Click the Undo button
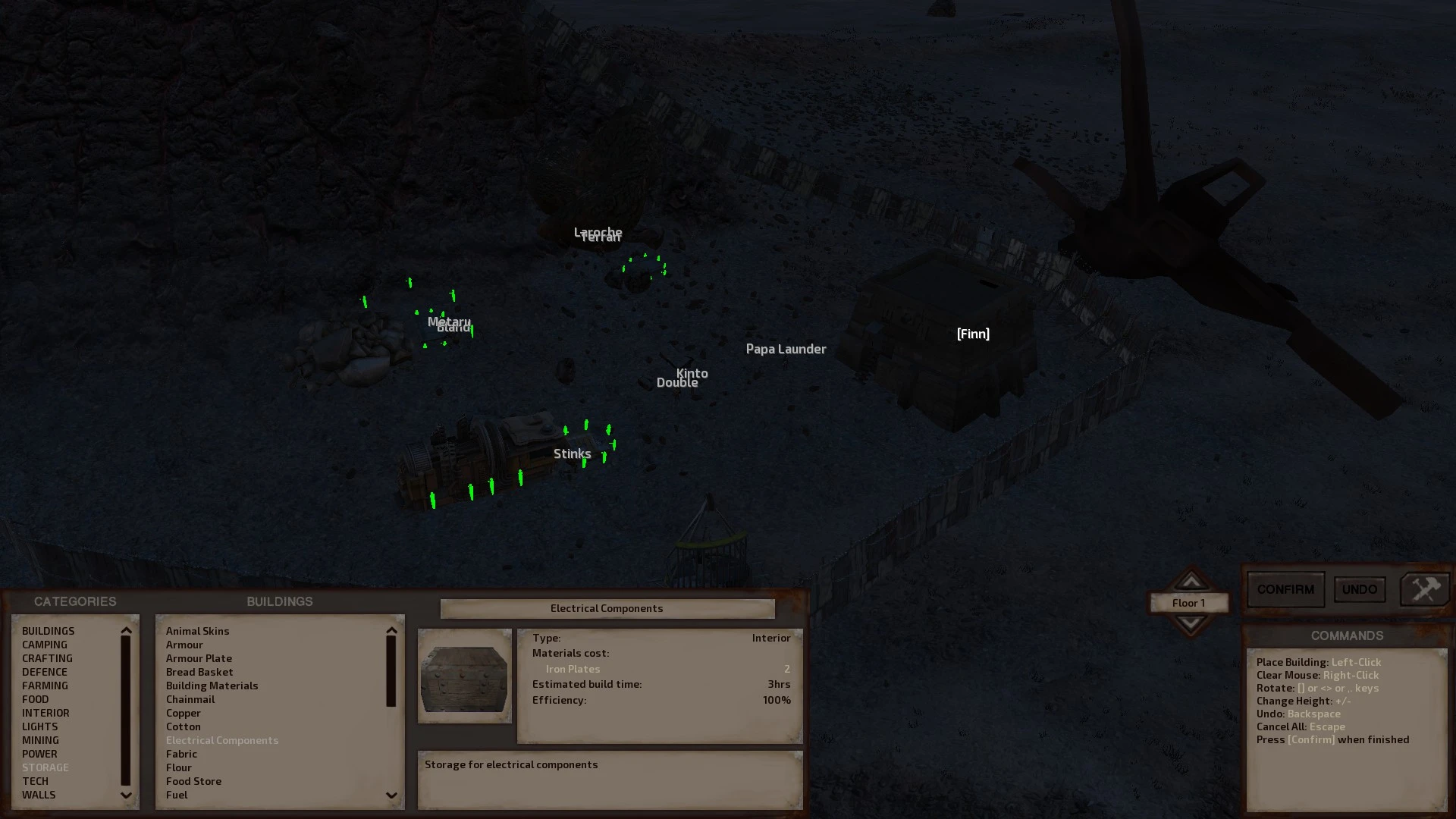 1359,589
